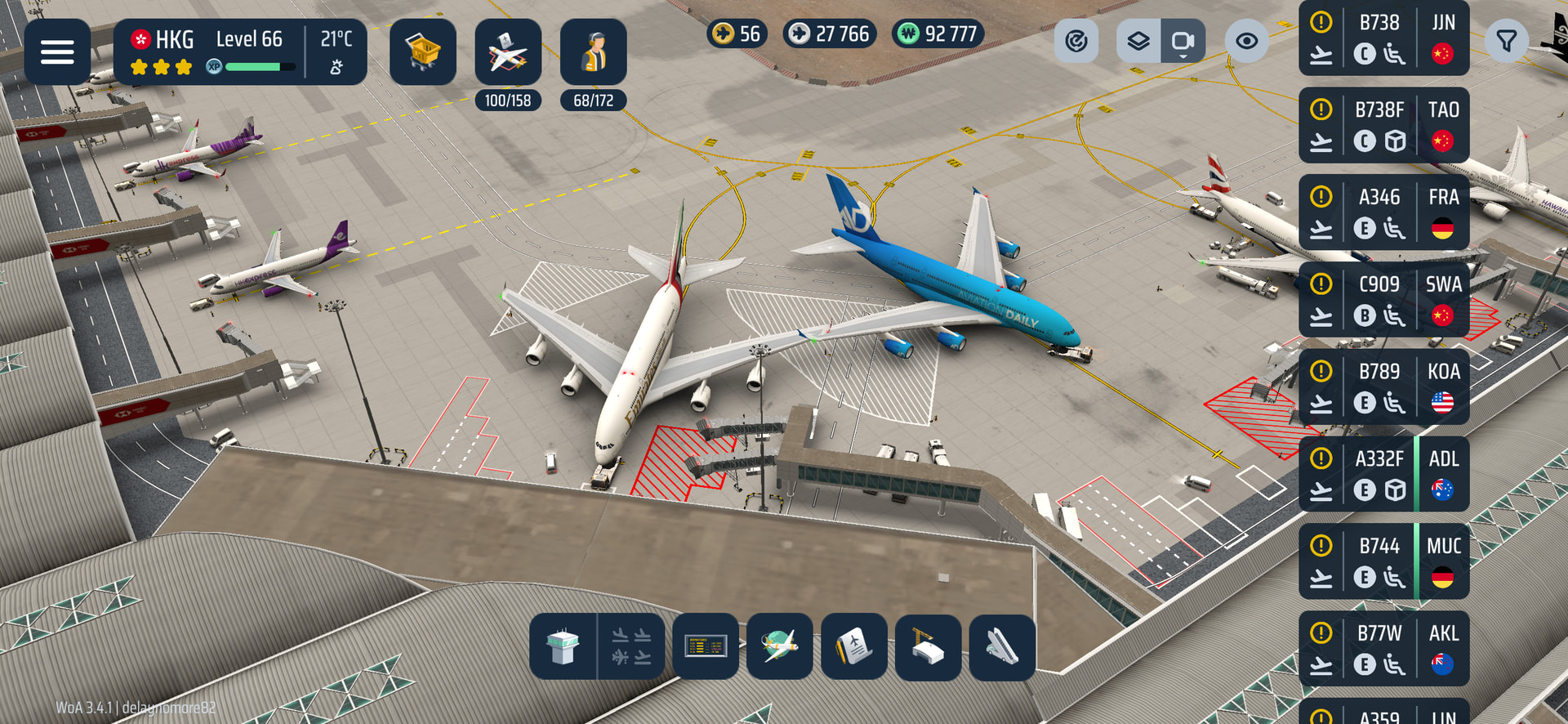The width and height of the screenshot is (1568, 724).
Task: Select the B789 flight to KOA
Action: click(1383, 387)
